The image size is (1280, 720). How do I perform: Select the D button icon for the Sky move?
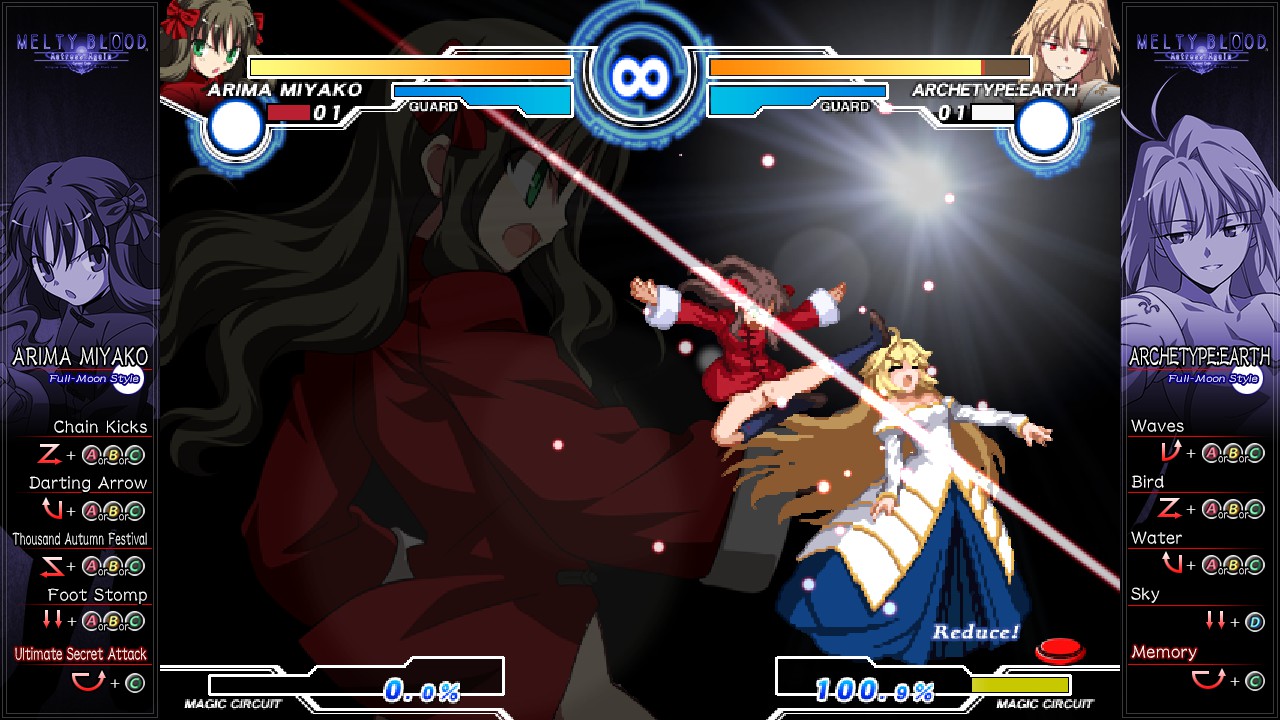[1254, 621]
